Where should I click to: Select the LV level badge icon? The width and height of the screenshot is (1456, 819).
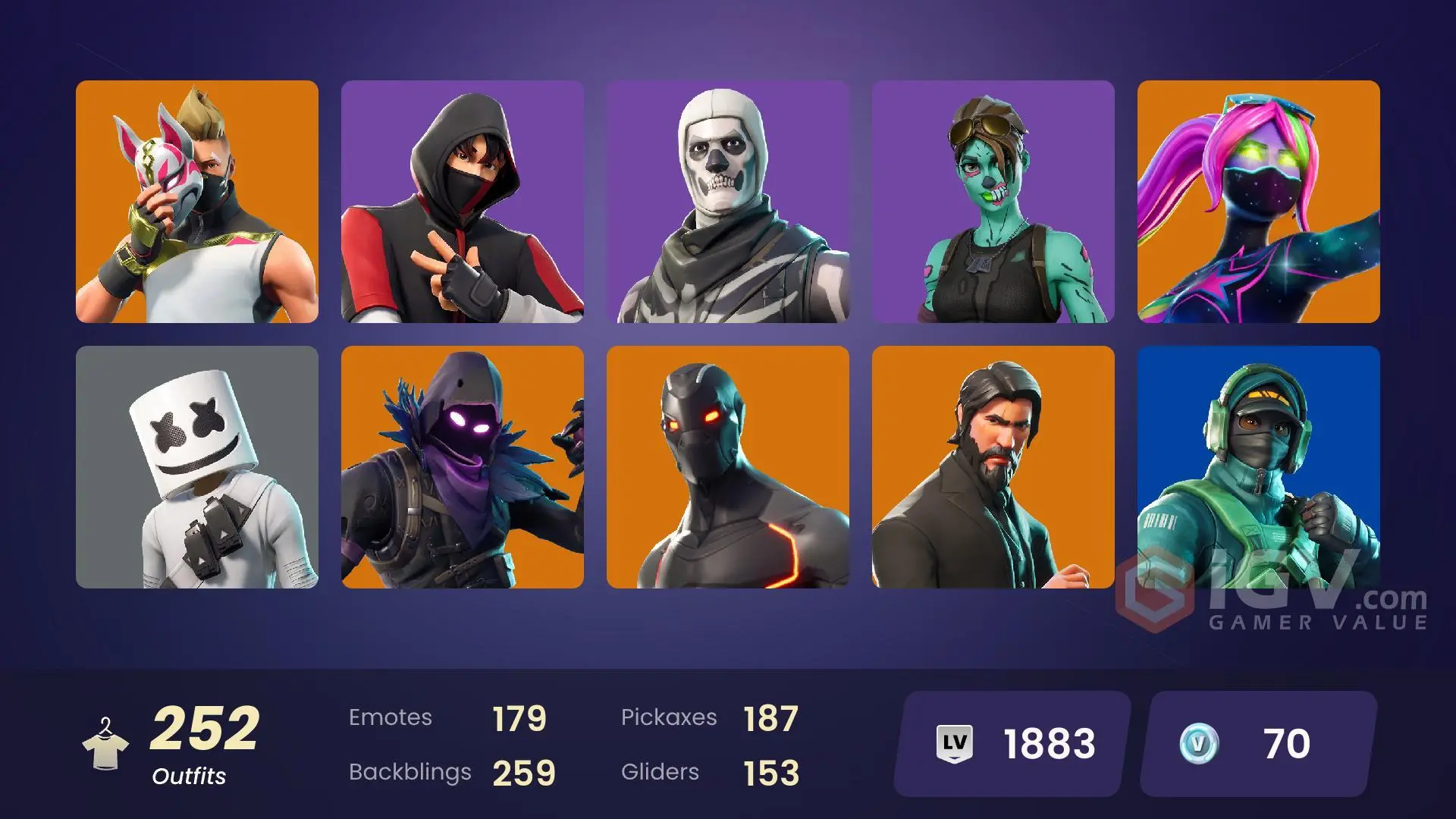click(955, 744)
